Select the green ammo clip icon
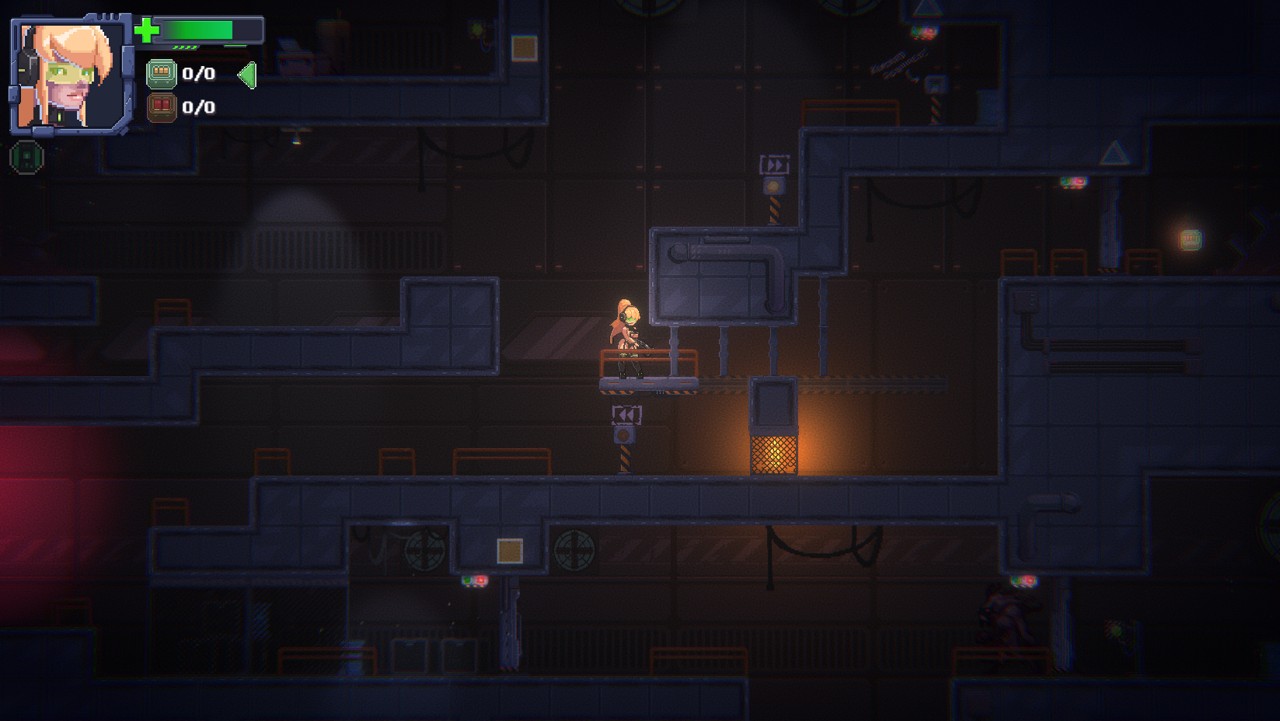The width and height of the screenshot is (1280, 721). 161,73
